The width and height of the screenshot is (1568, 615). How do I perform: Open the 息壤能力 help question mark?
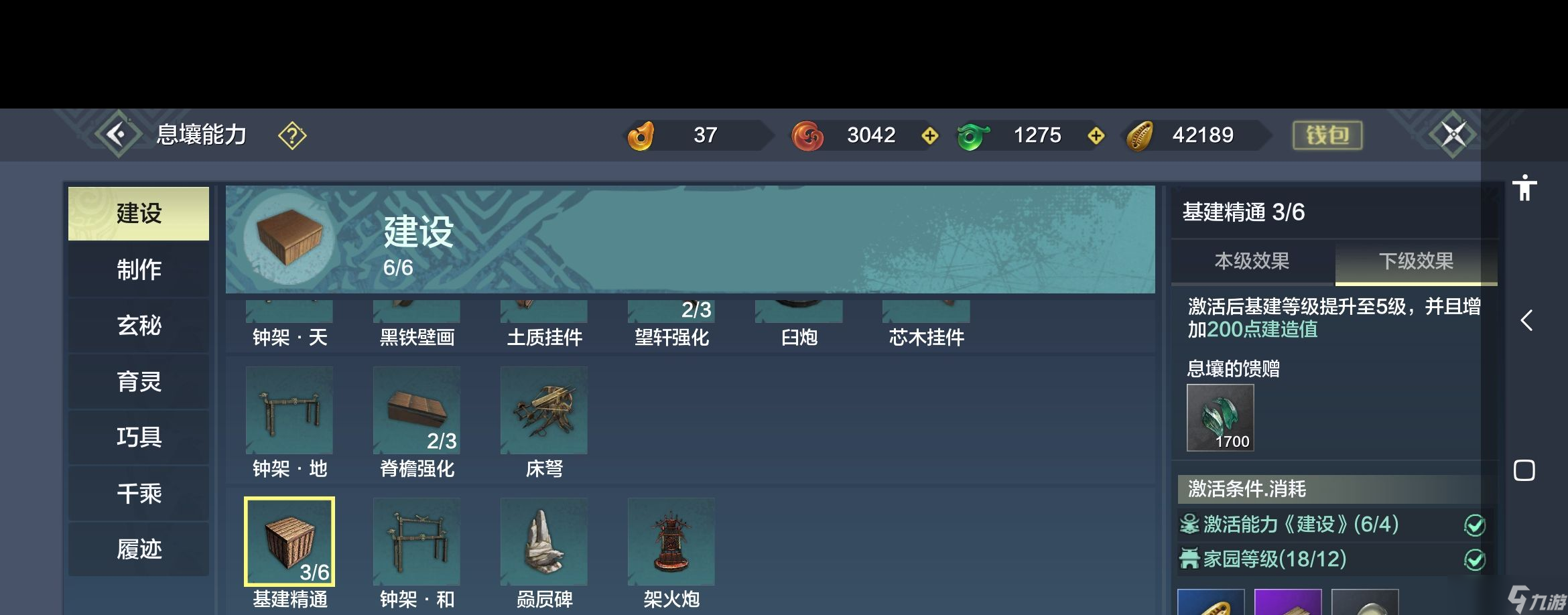coord(292,135)
